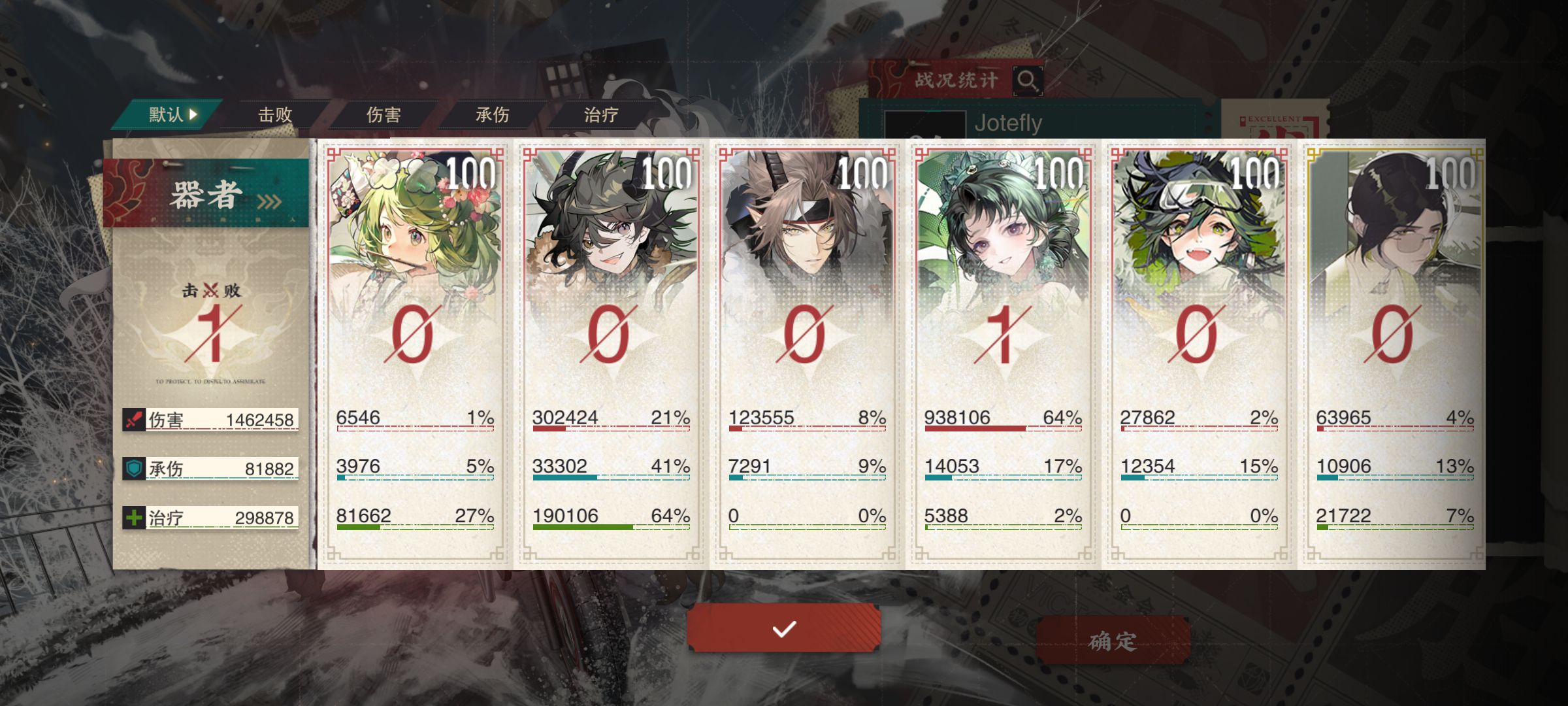Confirm with the red checkmark button
The image size is (1568, 706).
pyautogui.click(x=783, y=628)
